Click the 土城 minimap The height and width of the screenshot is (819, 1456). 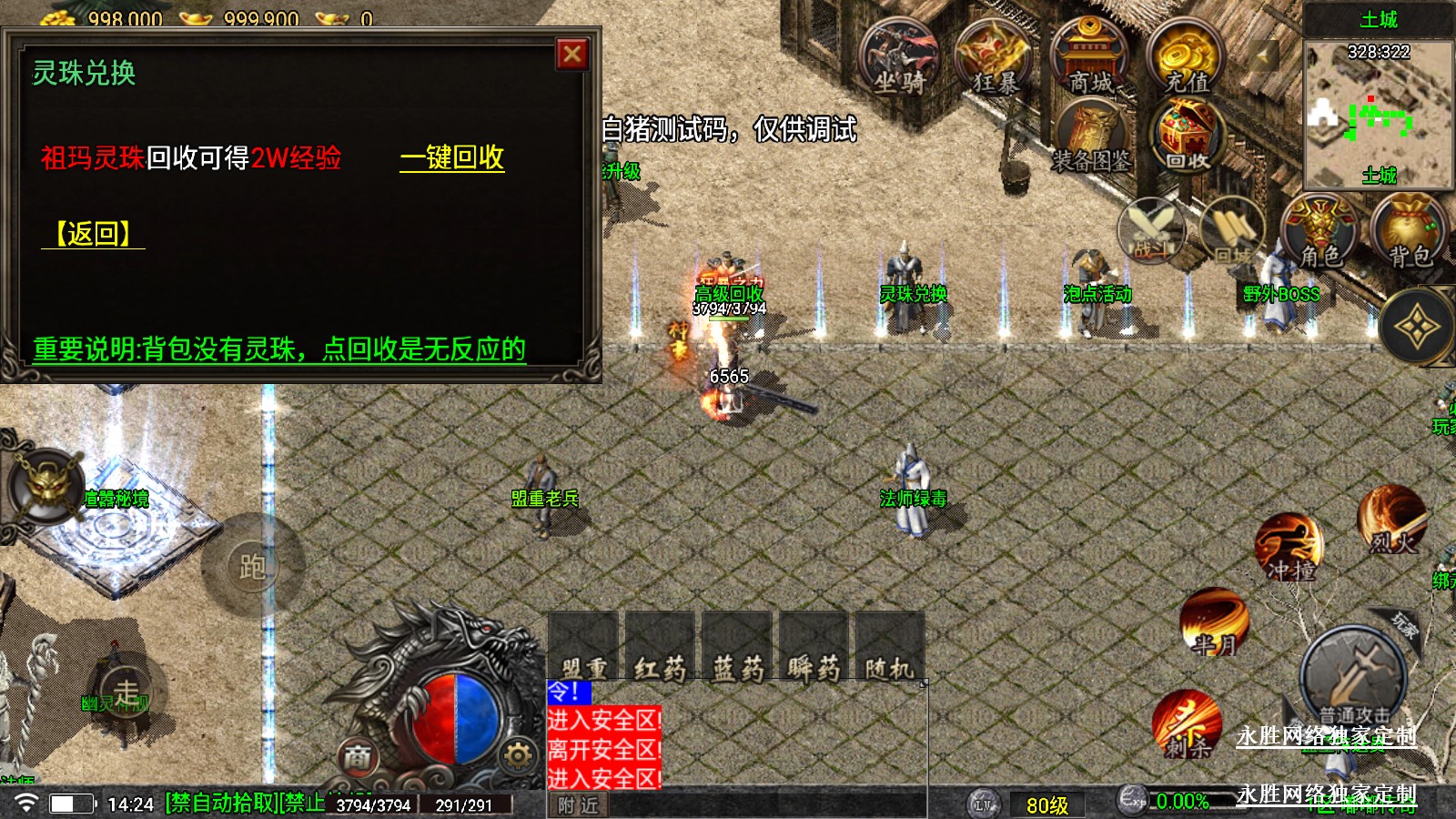(x=1378, y=114)
